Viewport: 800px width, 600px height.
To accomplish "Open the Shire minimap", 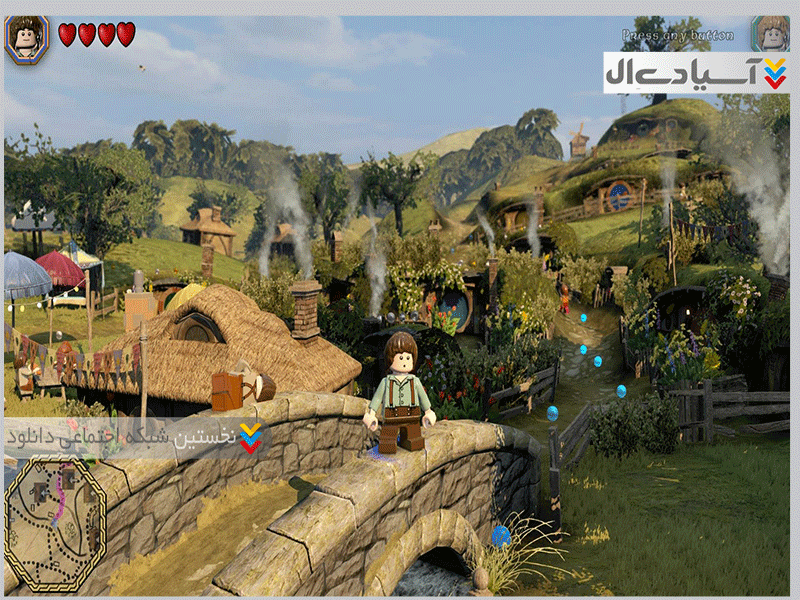I will coord(55,523).
